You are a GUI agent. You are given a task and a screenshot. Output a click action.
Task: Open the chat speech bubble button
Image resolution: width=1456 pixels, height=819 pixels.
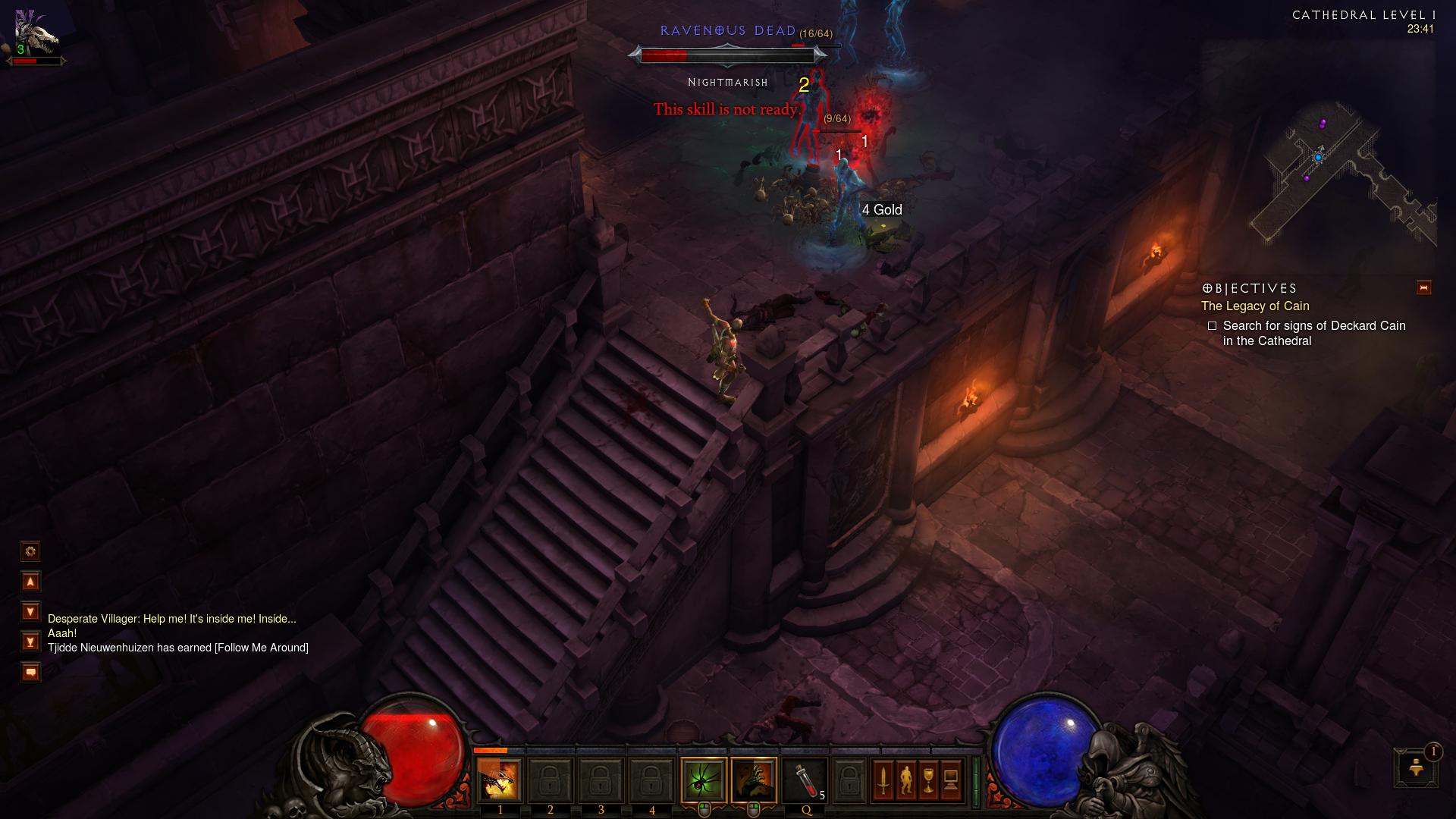click(30, 672)
